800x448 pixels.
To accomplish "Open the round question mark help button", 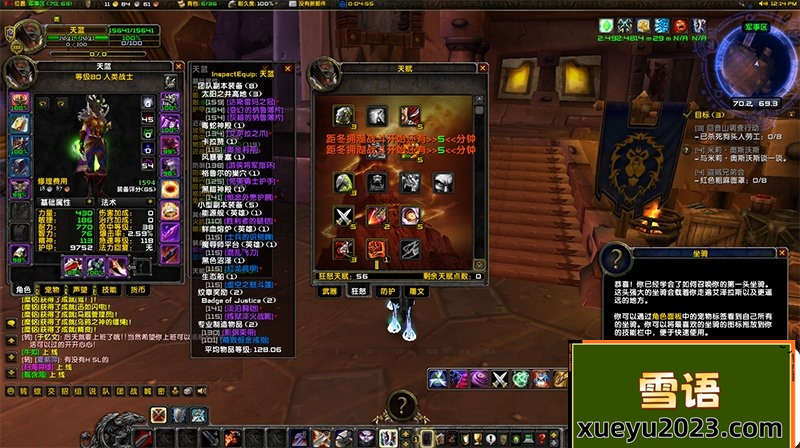I will pos(402,405).
